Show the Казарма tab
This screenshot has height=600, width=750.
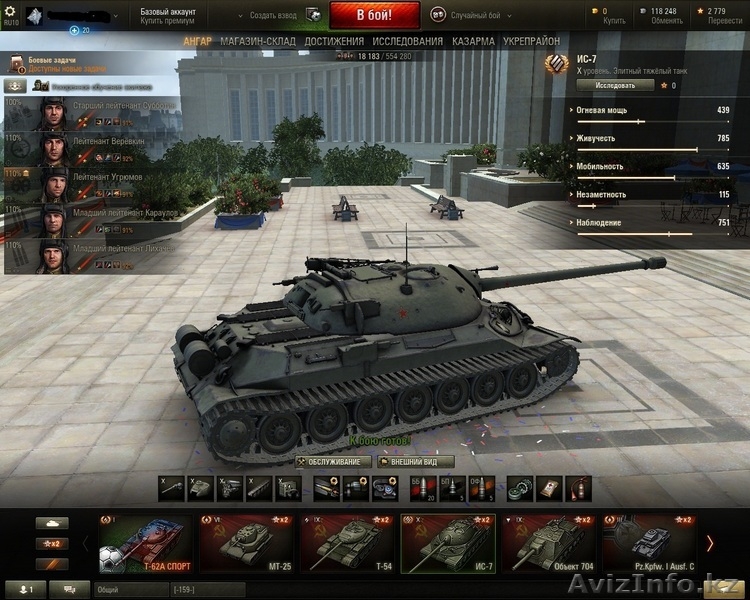tap(472, 41)
